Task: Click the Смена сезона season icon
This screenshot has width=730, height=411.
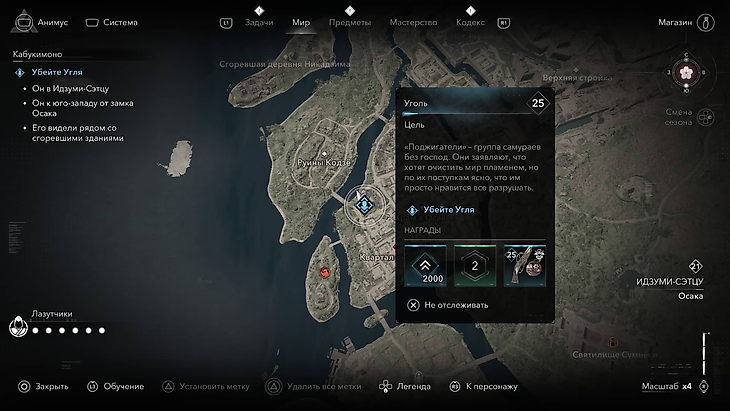Action: pos(704,117)
